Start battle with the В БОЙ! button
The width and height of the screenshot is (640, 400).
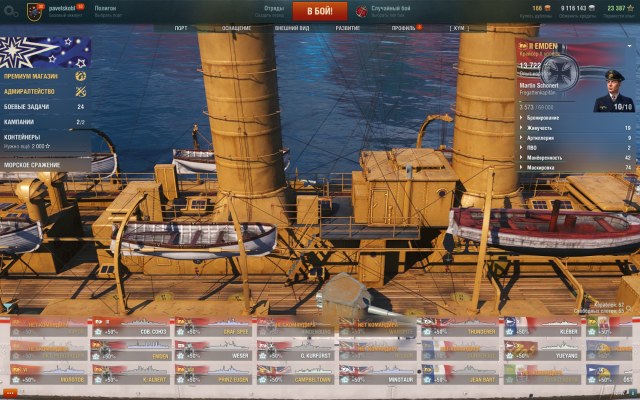pyautogui.click(x=320, y=11)
